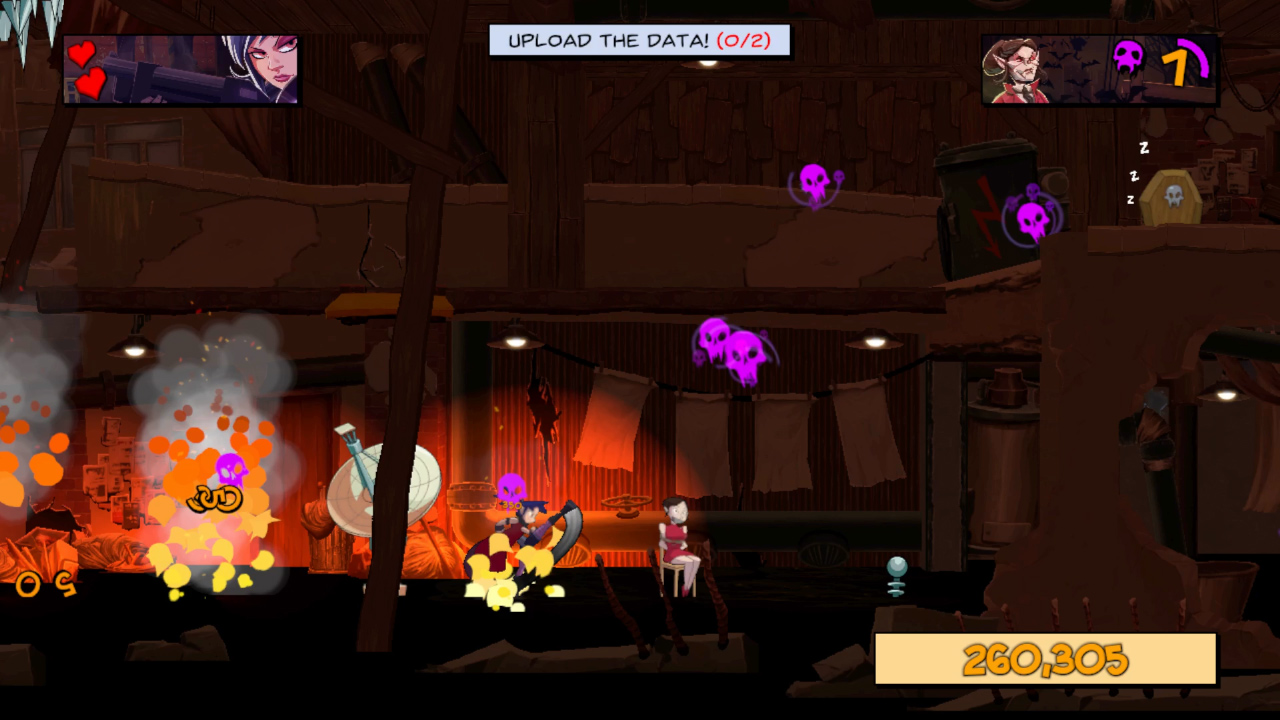
Task: Click the score display showing 260,305
Action: click(1045, 658)
